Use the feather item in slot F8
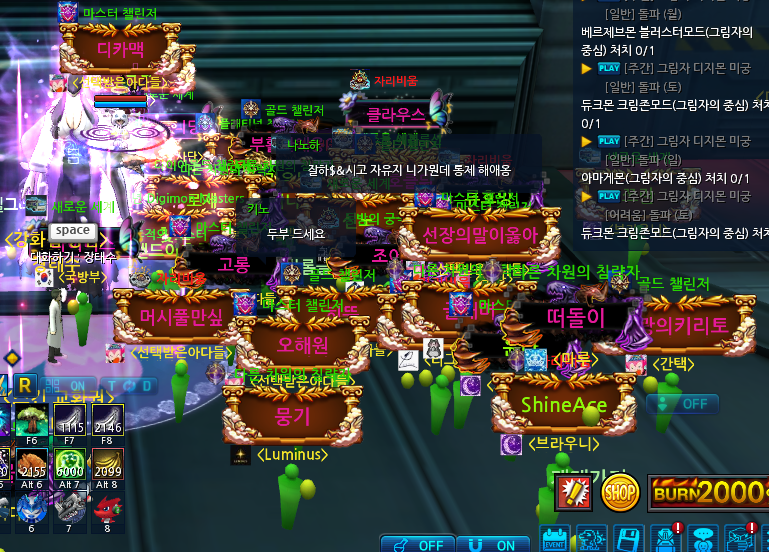769x552 pixels. click(x=106, y=421)
